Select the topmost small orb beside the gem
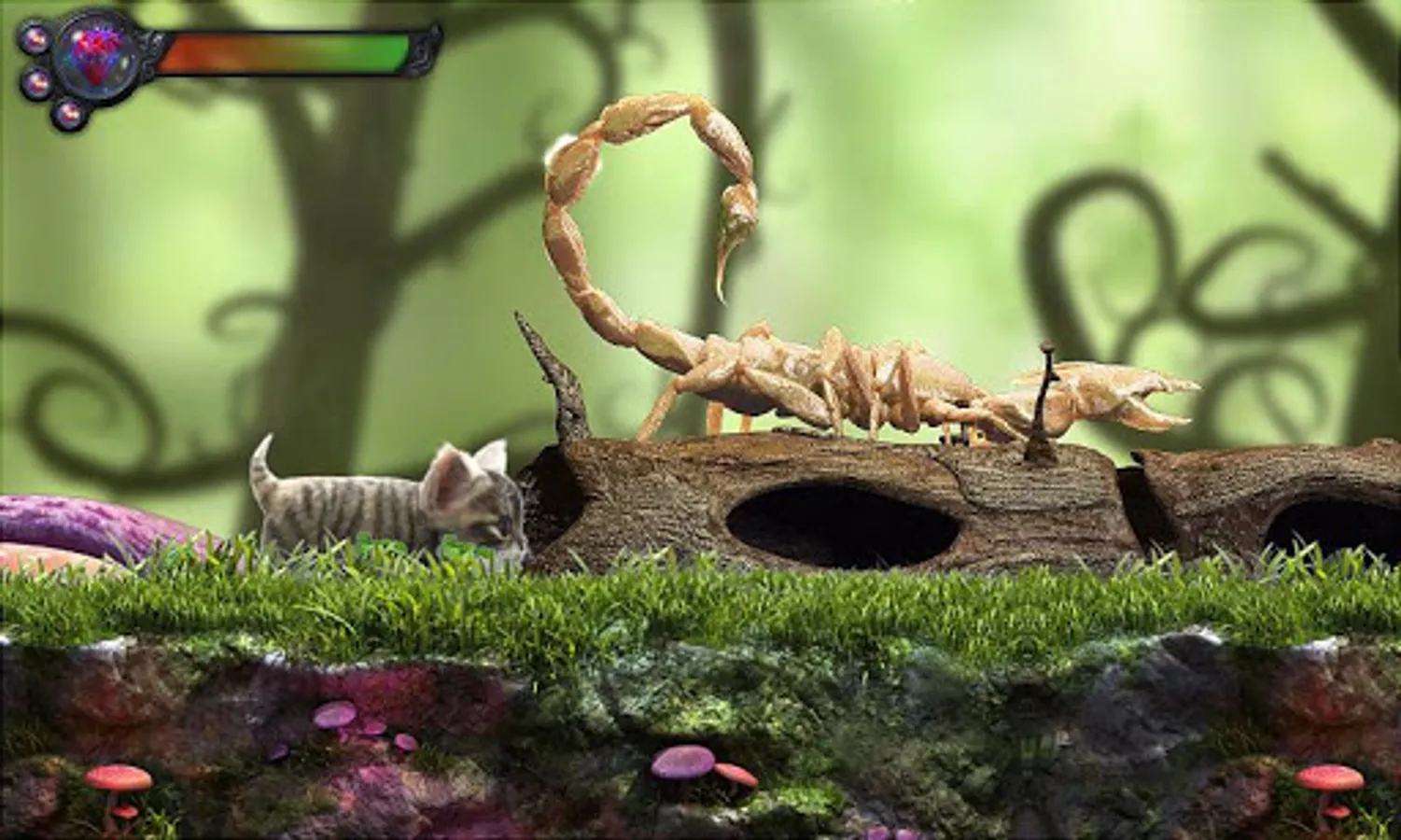This screenshot has height=840, width=1401. (x=35, y=39)
